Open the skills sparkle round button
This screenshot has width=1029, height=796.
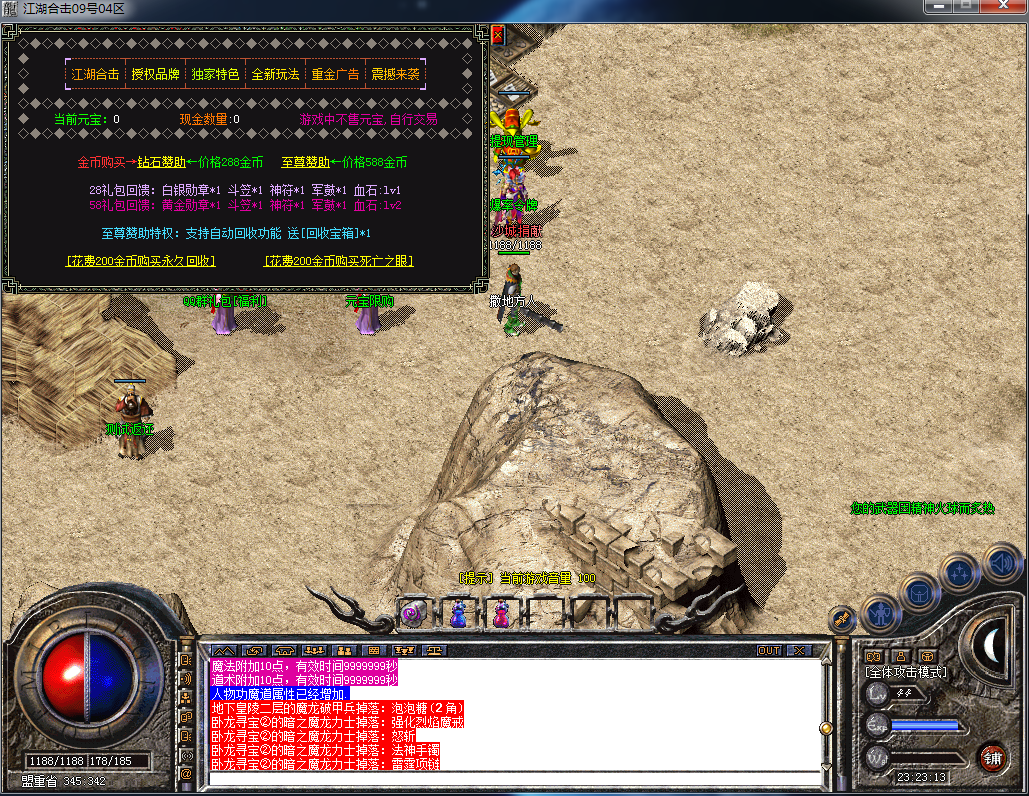pos(961,573)
